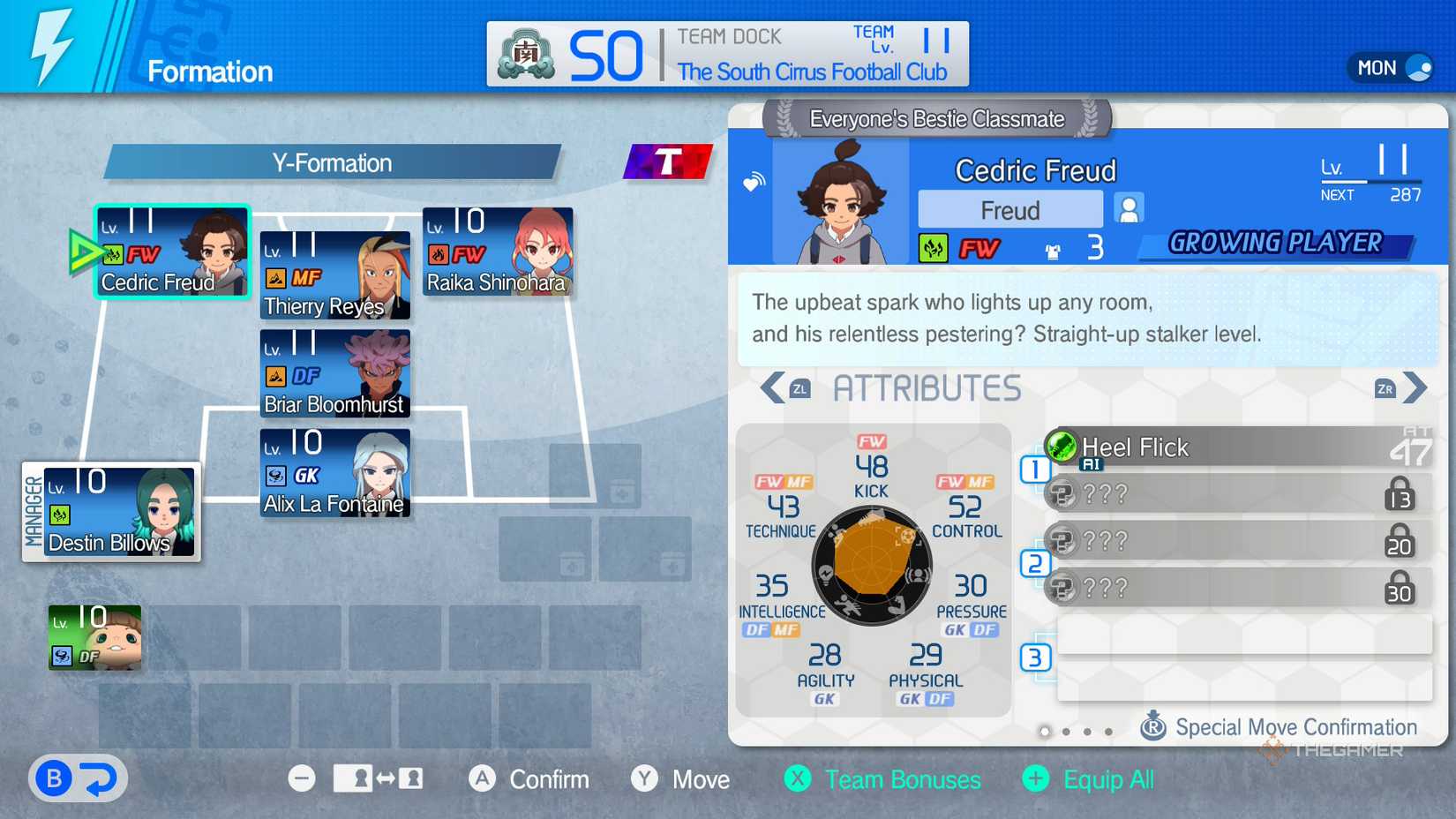
Task: Toggle player swap mode with the minus icon
Action: tap(302, 779)
